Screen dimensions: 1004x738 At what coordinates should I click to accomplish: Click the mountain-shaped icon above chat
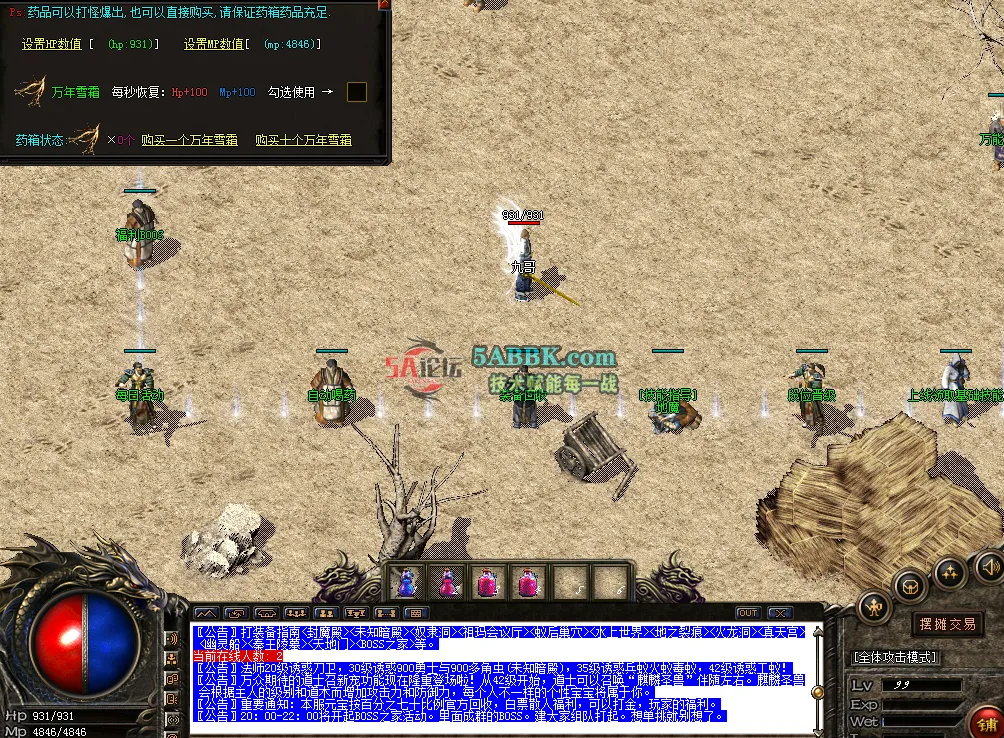205,613
